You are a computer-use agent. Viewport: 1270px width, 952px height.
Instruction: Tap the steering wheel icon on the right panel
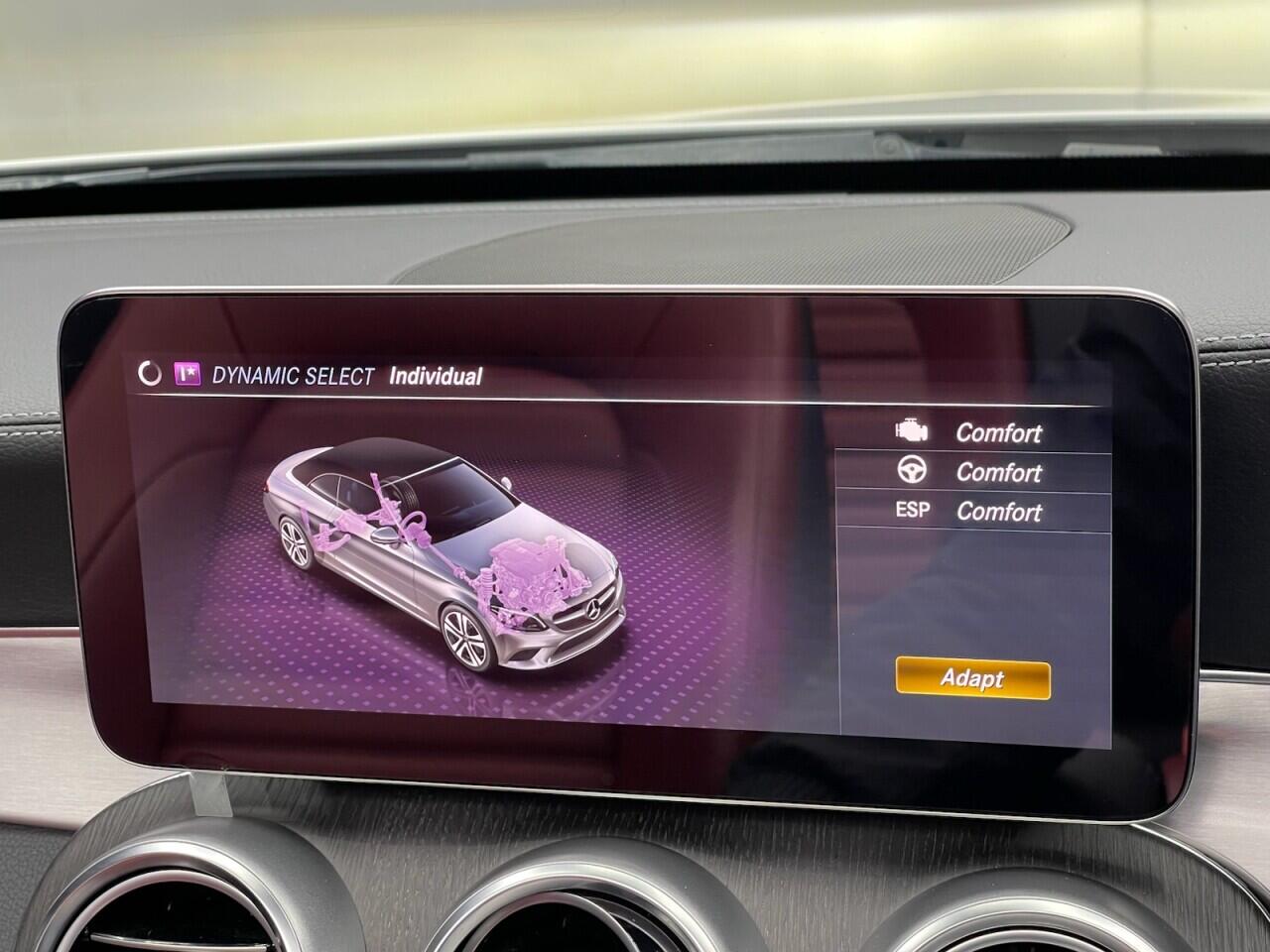[x=914, y=472]
